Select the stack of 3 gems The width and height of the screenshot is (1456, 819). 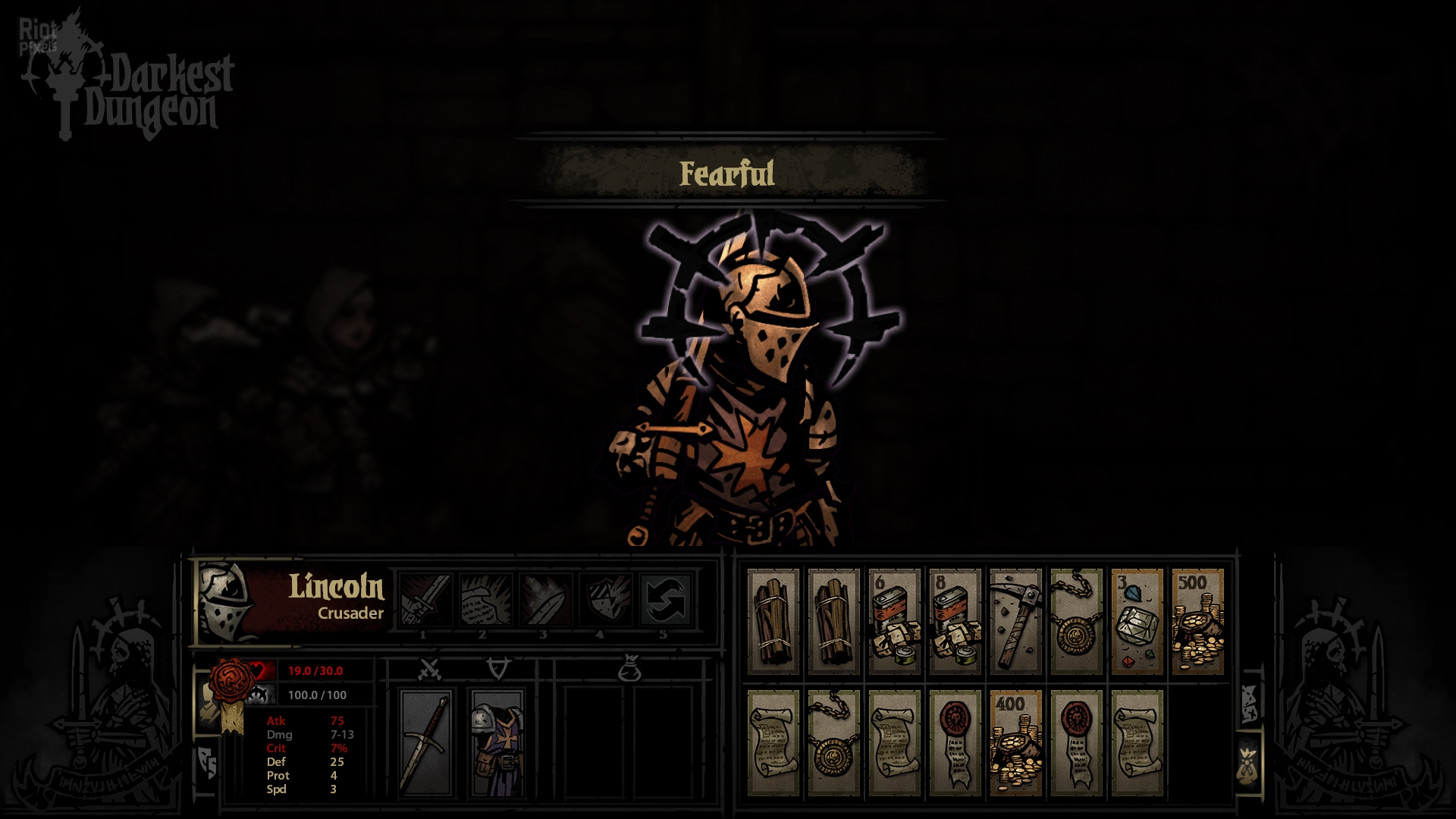(x=1137, y=622)
